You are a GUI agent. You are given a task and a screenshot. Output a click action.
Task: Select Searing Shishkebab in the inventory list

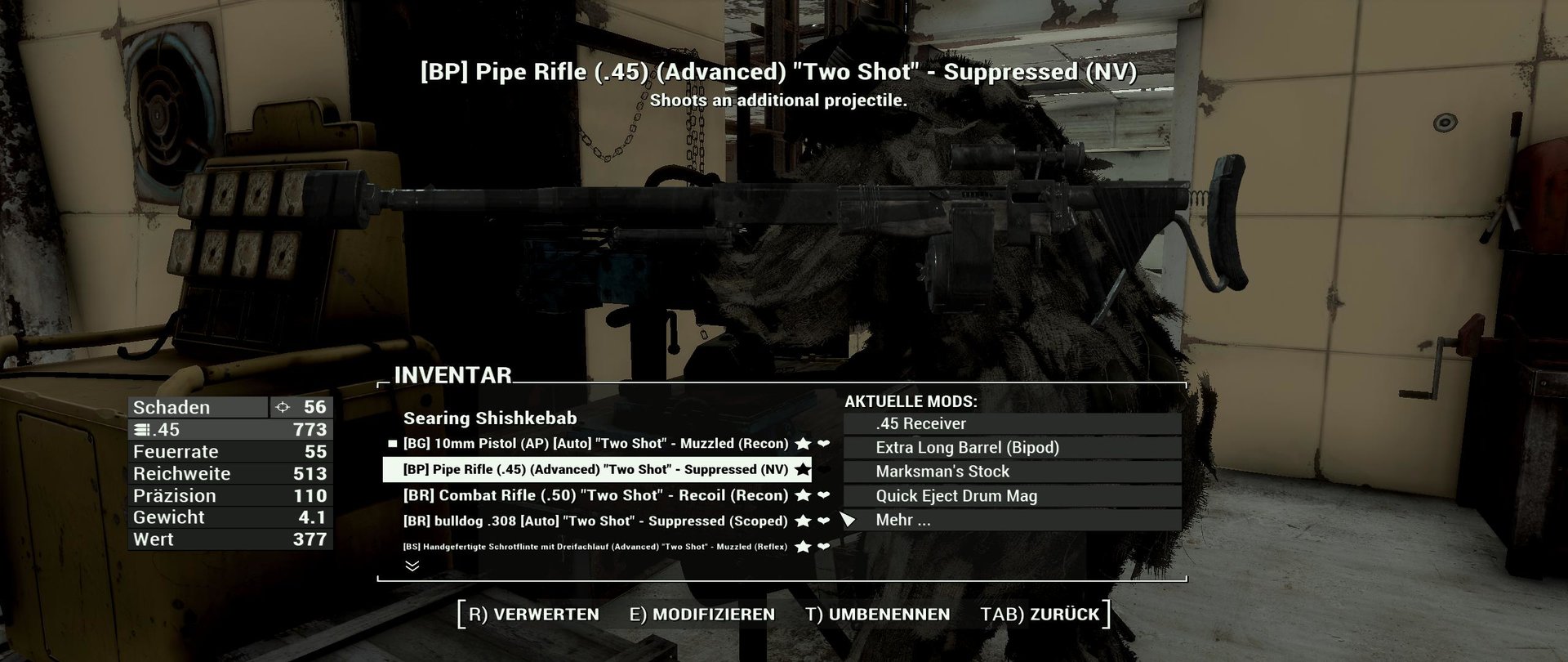click(490, 418)
